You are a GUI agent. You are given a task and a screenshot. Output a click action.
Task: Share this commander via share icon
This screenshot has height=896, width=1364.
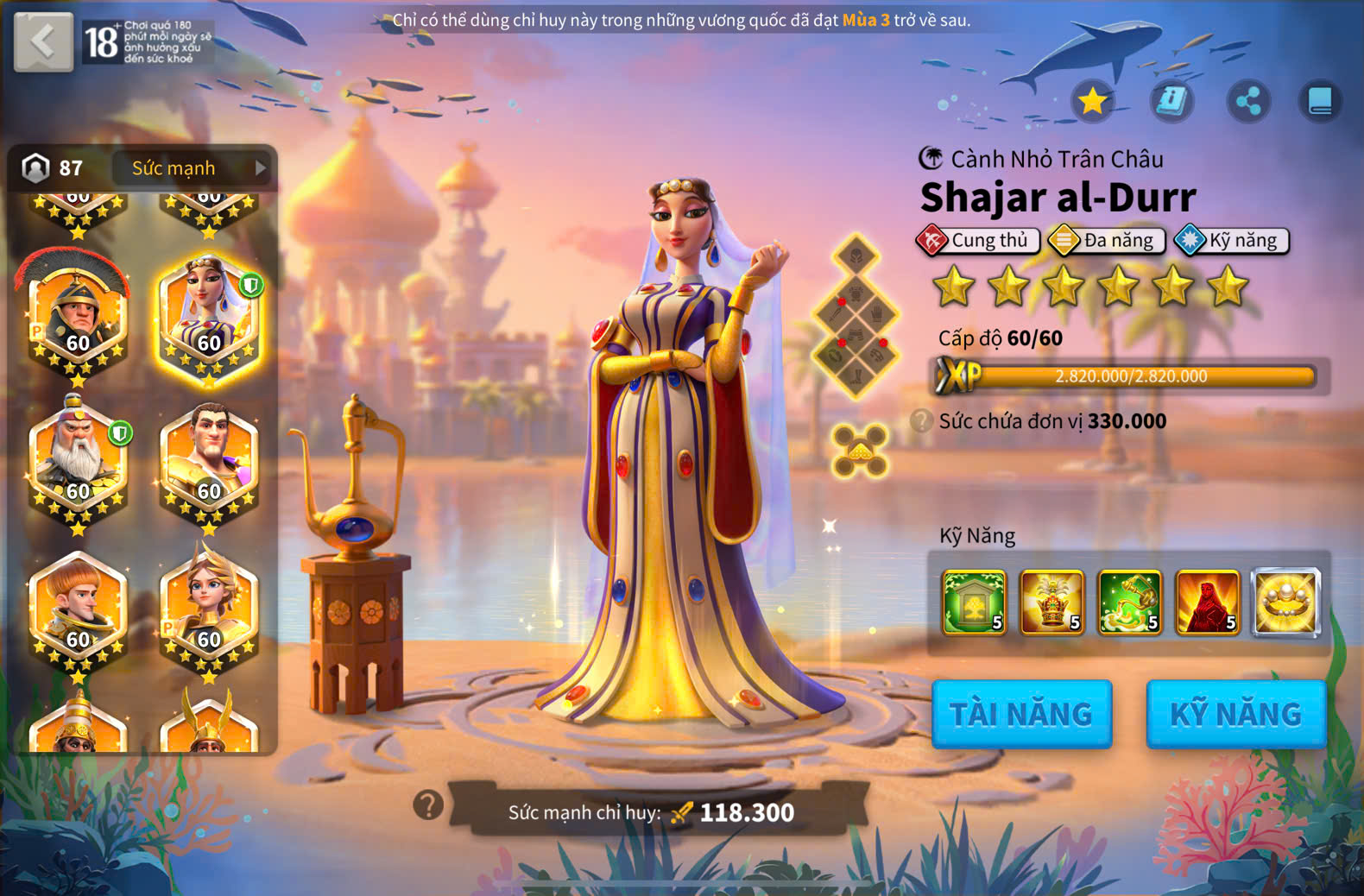(x=1248, y=102)
